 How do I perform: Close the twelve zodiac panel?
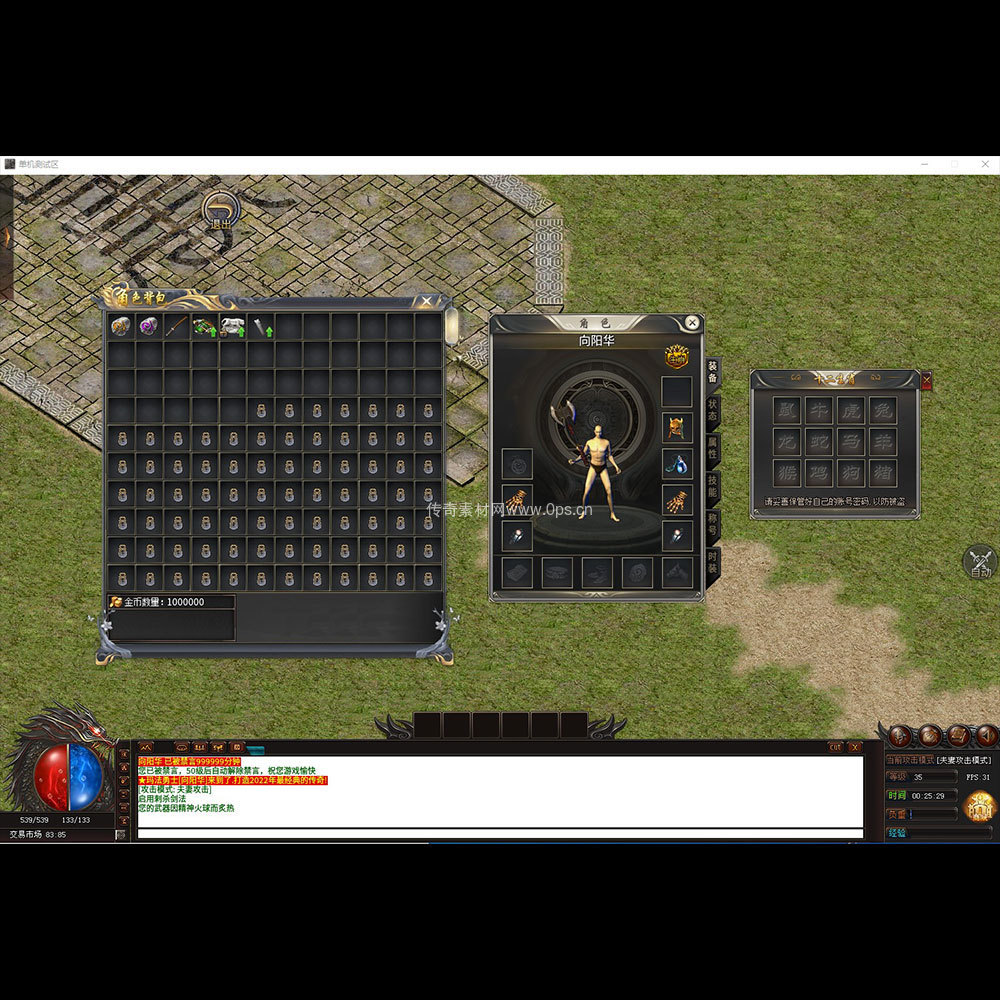[x=926, y=380]
